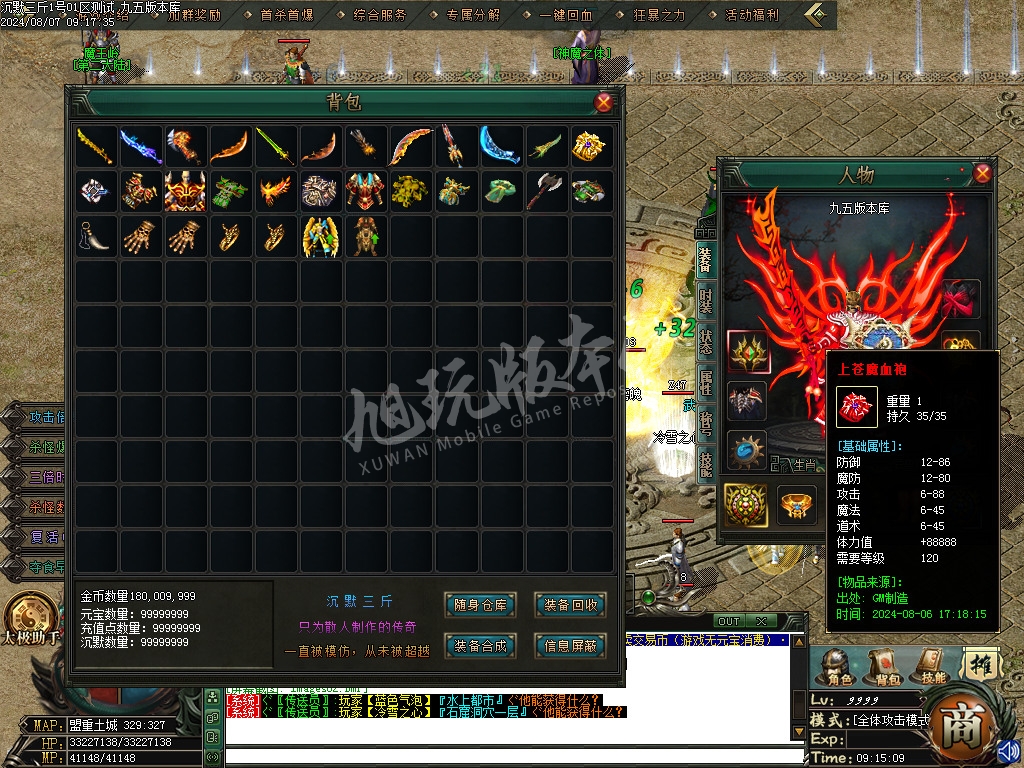Switch to the 时装 fashion tab
The width and height of the screenshot is (1024, 768).
click(x=706, y=301)
